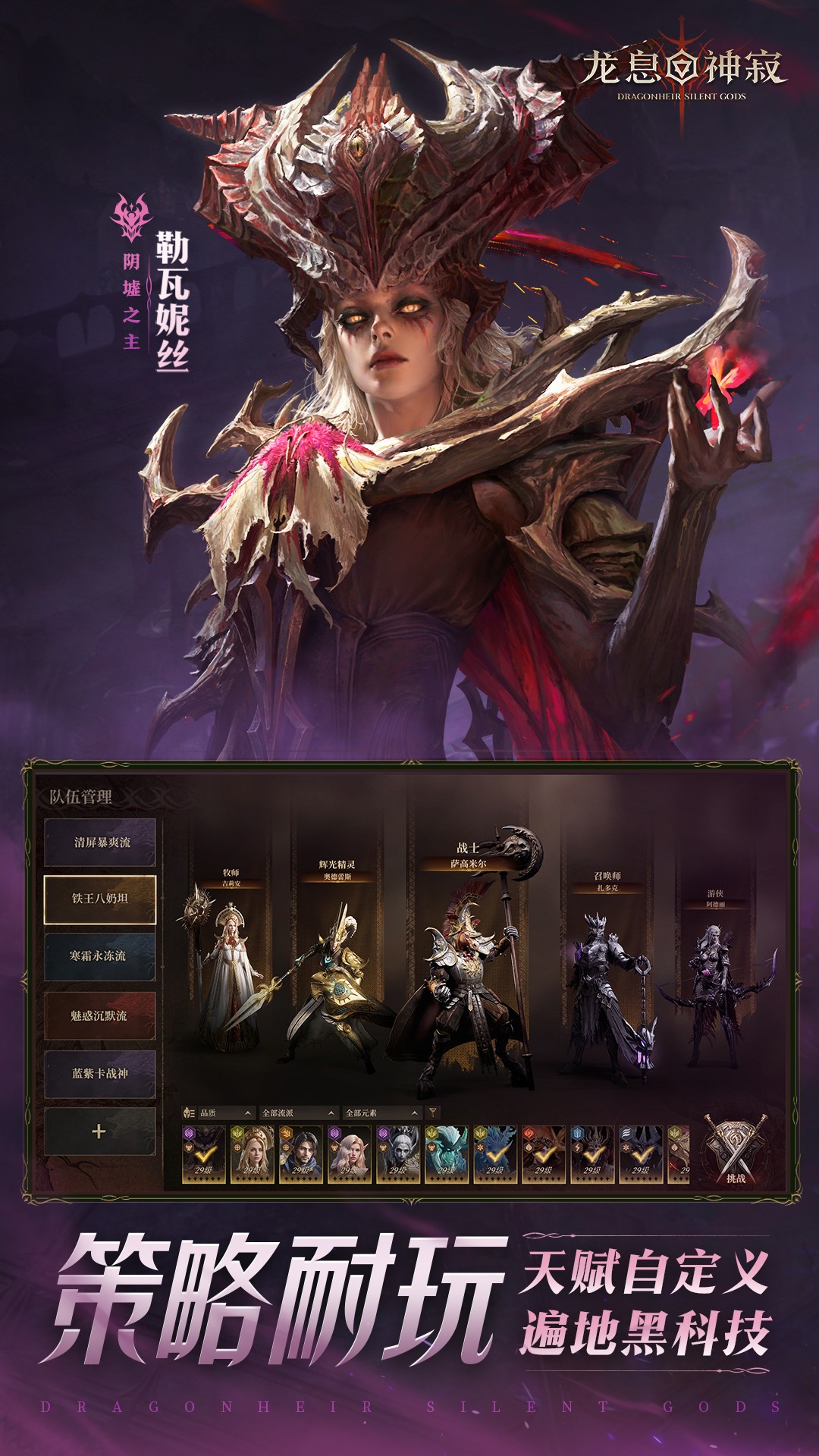Select the 蓝紫卡战神 team preset
Viewport: 819px width, 1456px height.
(100, 1074)
